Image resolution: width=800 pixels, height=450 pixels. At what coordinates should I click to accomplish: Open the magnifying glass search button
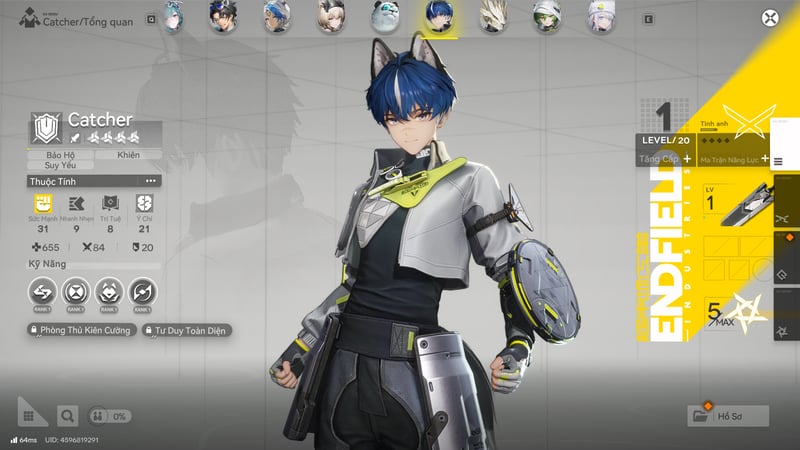point(67,415)
